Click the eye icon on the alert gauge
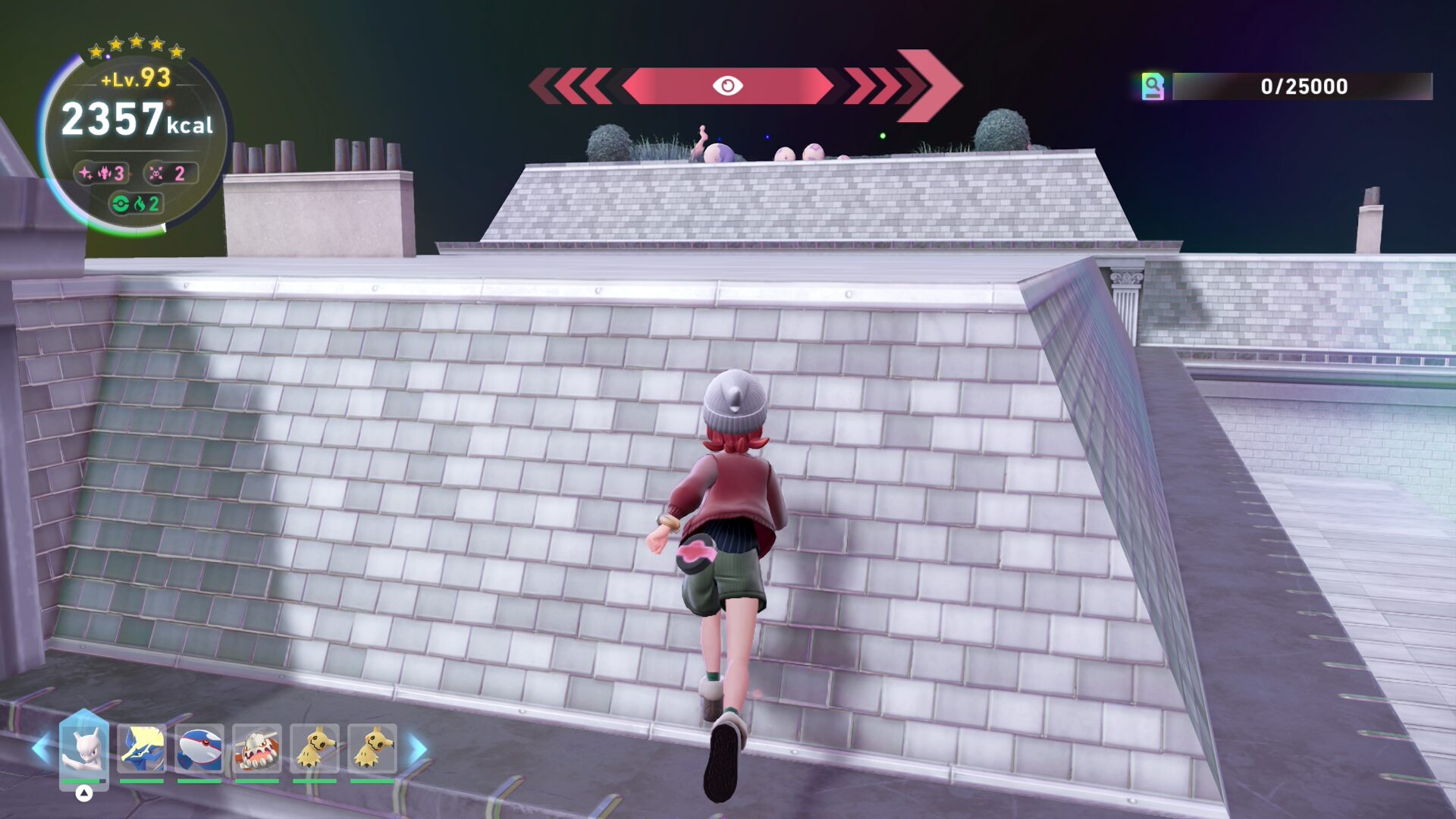 [x=727, y=86]
